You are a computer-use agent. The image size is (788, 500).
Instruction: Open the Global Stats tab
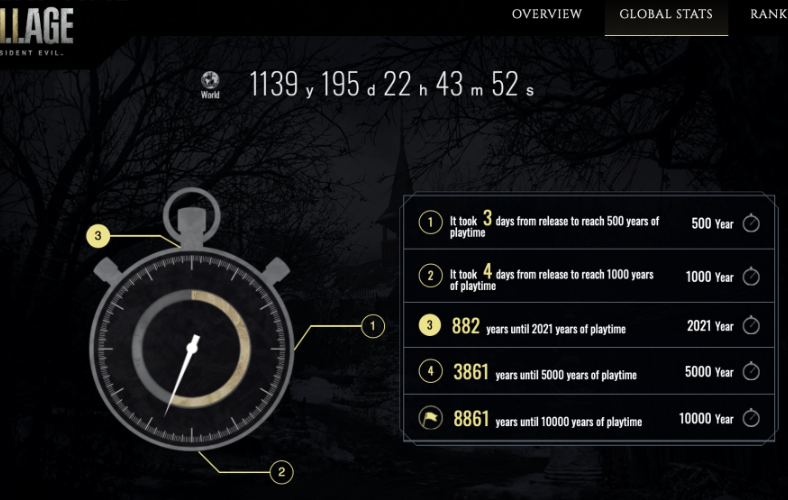[666, 14]
